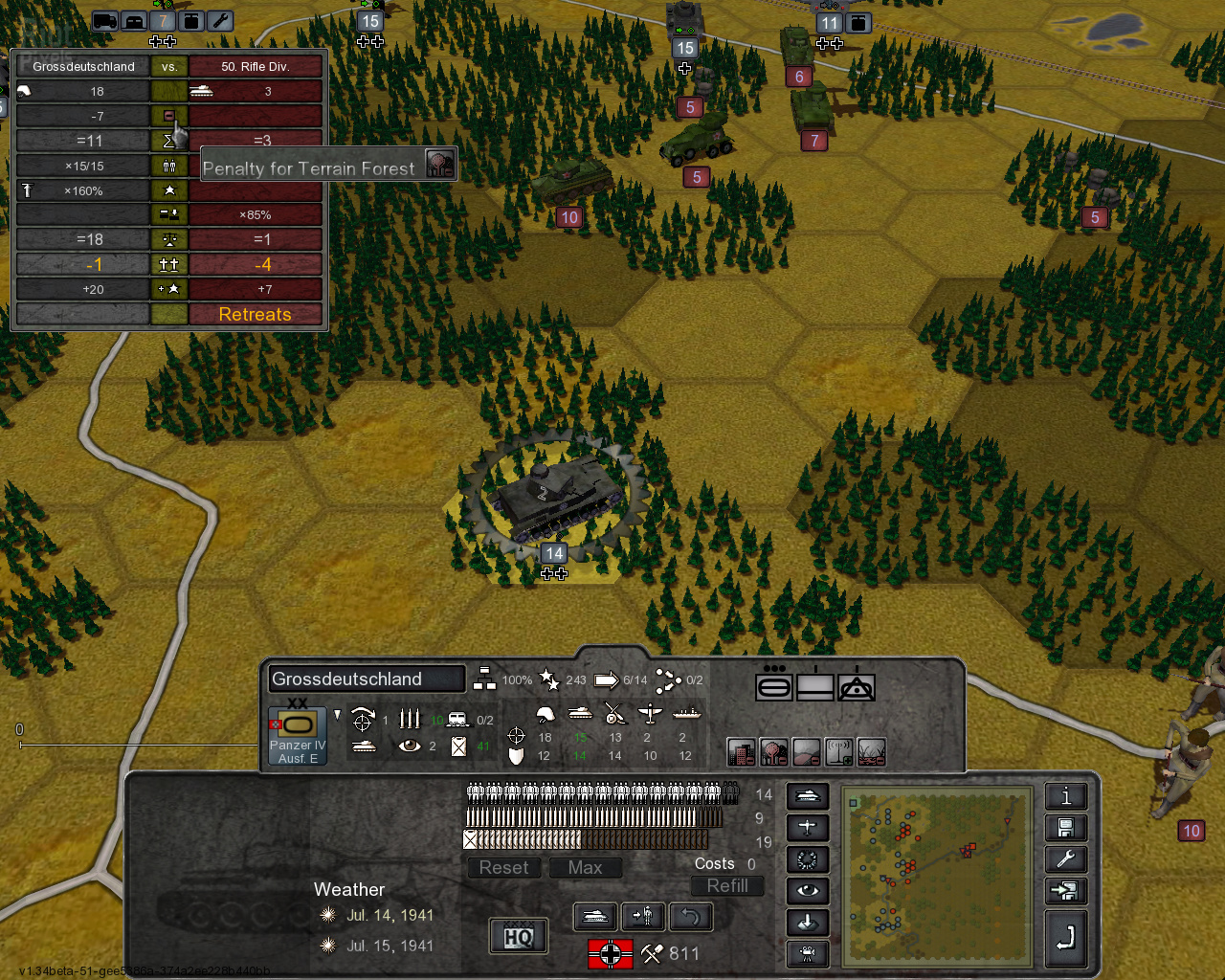Viewport: 1225px width, 980px height.
Task: Click the floppy disk save button
Action: [x=1065, y=828]
